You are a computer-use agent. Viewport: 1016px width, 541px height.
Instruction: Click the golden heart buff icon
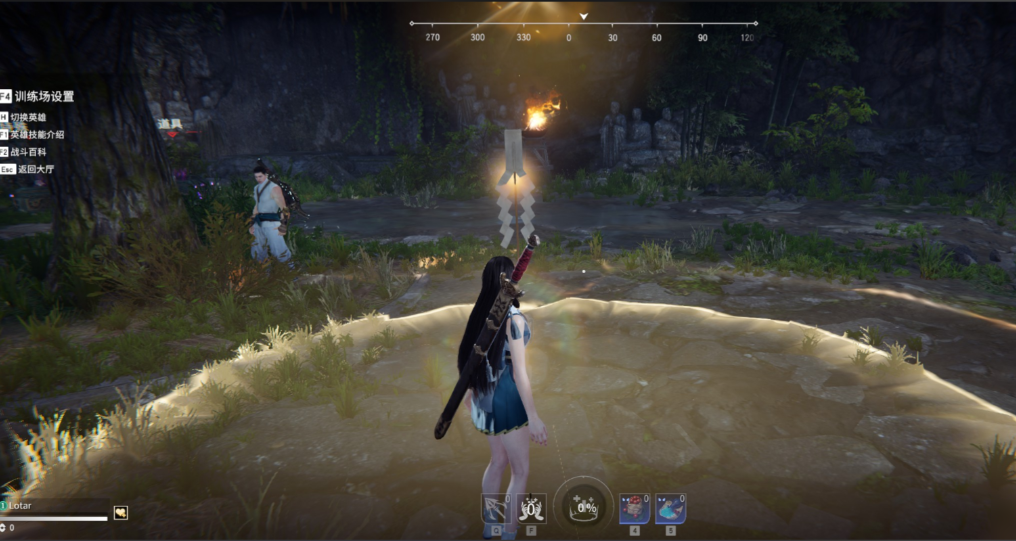click(x=121, y=513)
